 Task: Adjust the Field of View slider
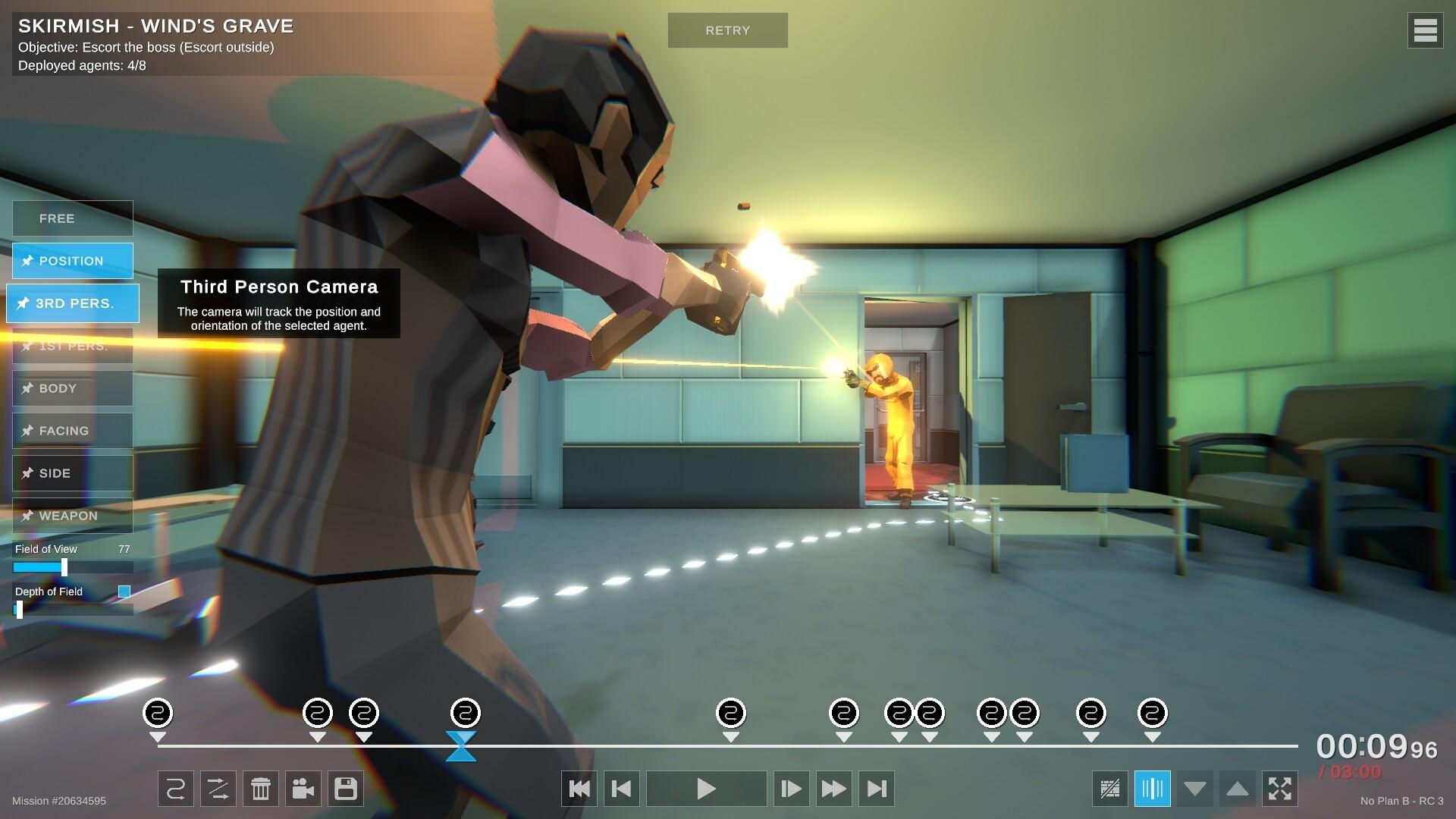[64, 566]
